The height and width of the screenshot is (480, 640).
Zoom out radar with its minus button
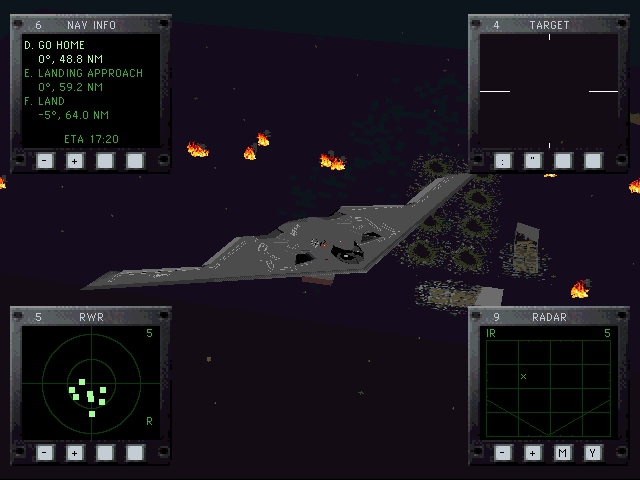503,452
